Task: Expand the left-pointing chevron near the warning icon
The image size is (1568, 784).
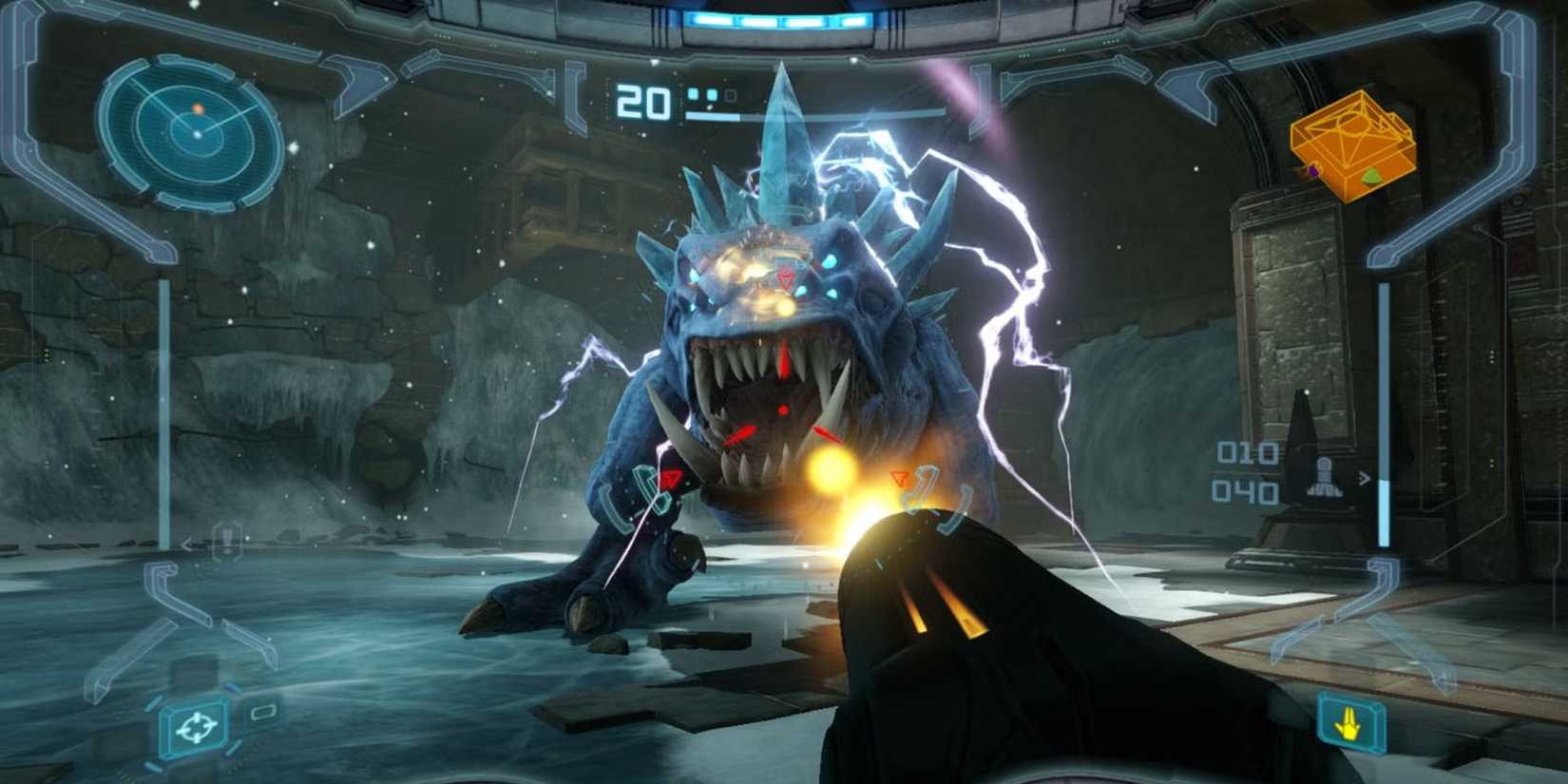Action: 187,545
